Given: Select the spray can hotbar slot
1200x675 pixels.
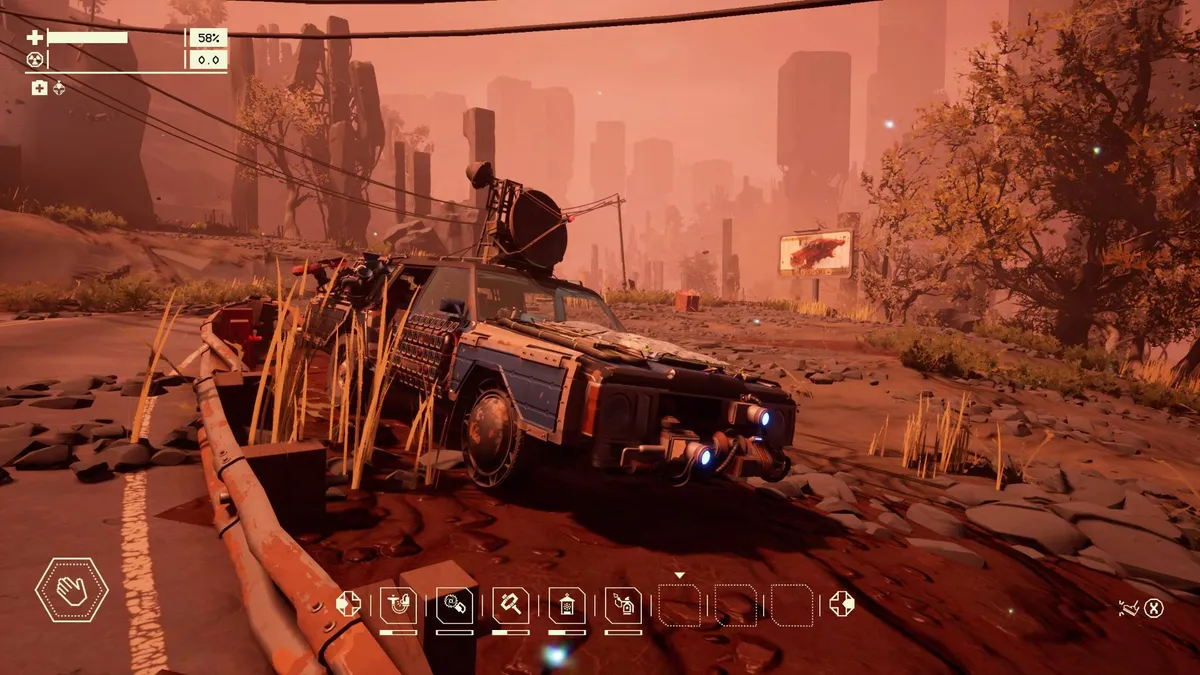Looking at the screenshot, I should click(x=623, y=604).
